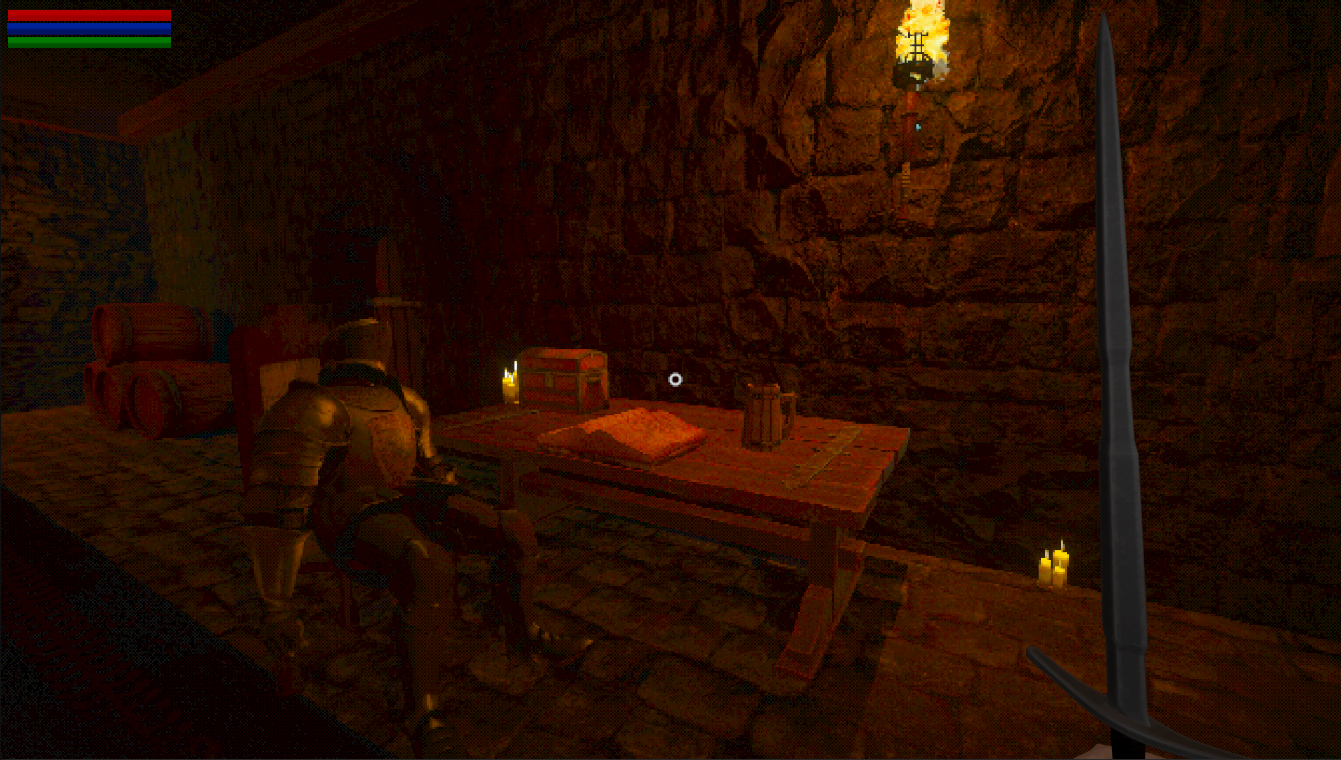The image size is (1341, 760).
Task: Click the blue mana bar
Action: 90,26
